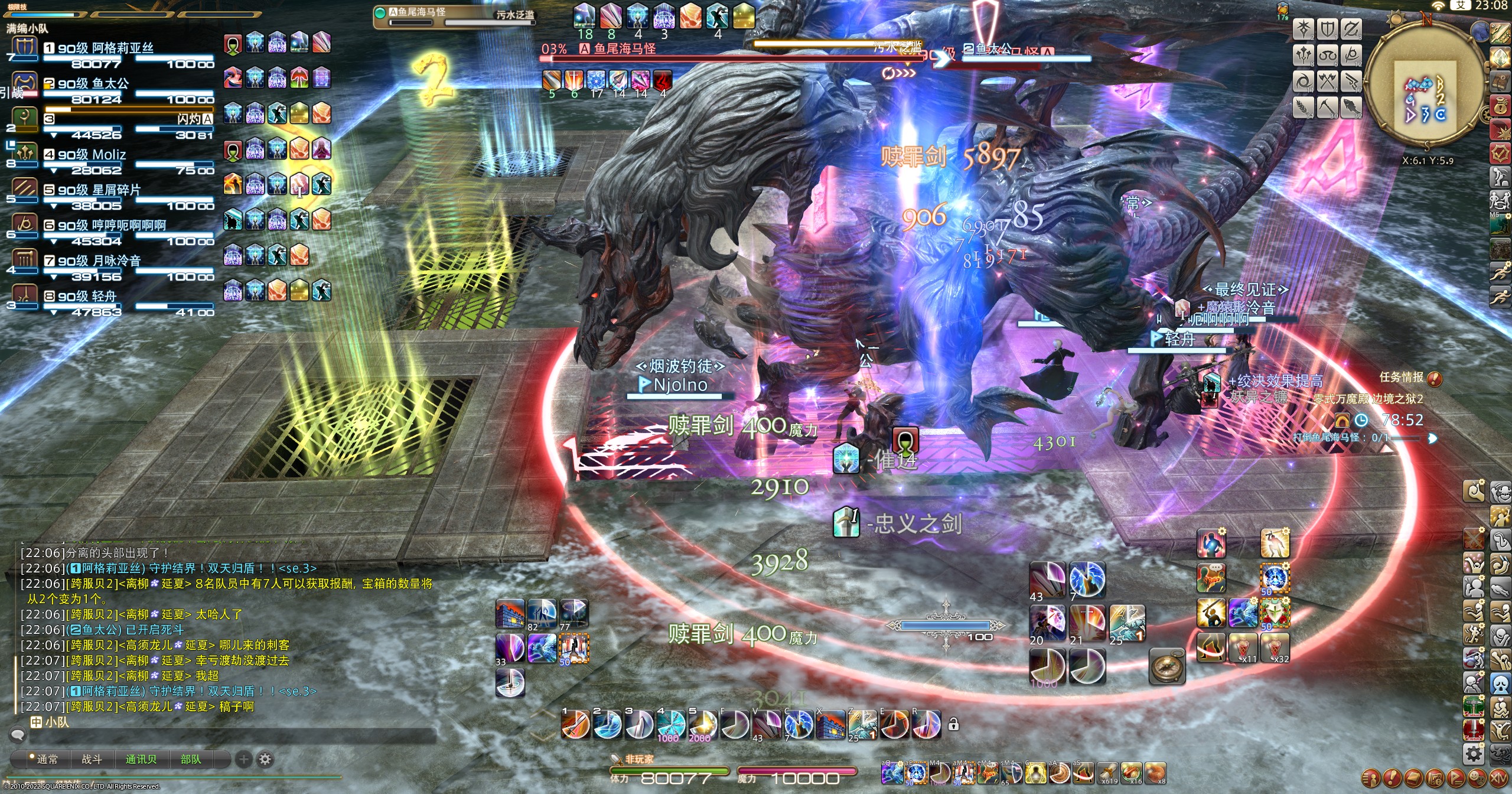
Task: Select the fisher fish gear set icon
Action: (x=1351, y=108)
